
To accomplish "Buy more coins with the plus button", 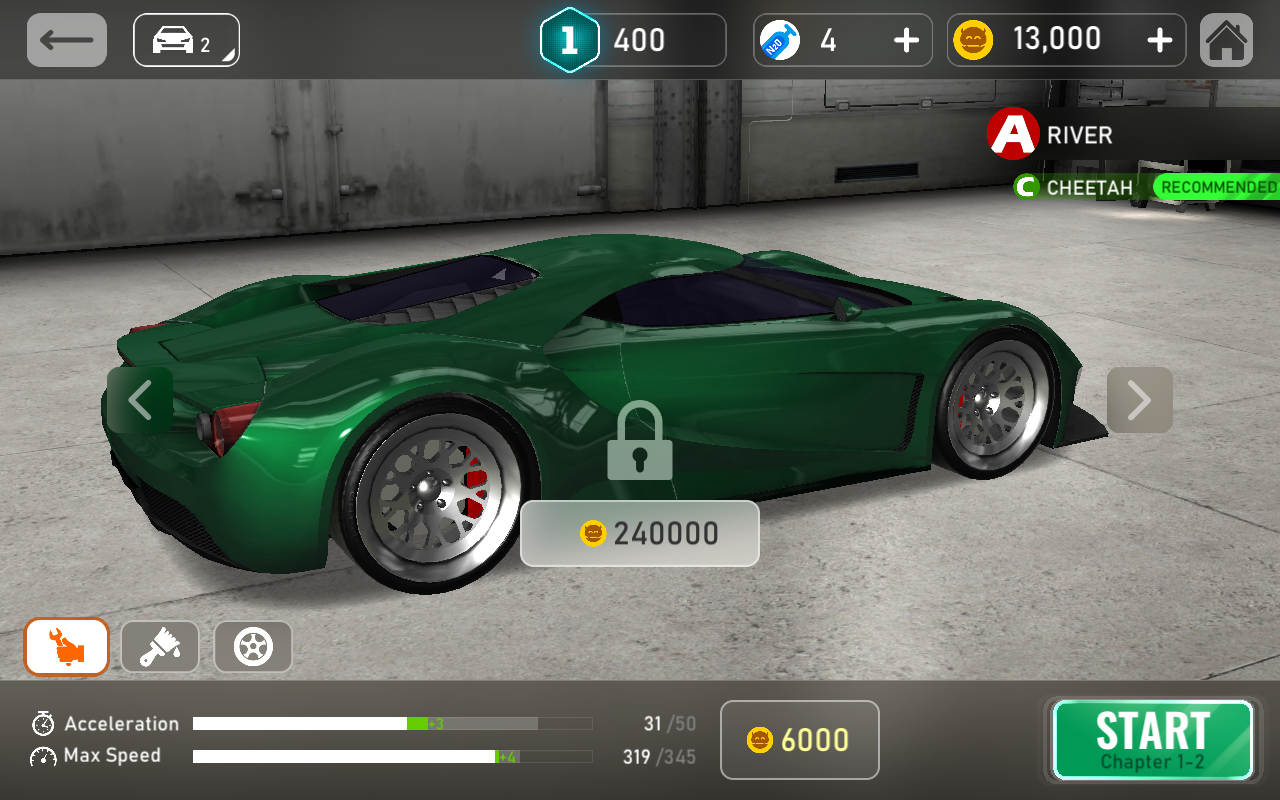I will pos(1159,40).
